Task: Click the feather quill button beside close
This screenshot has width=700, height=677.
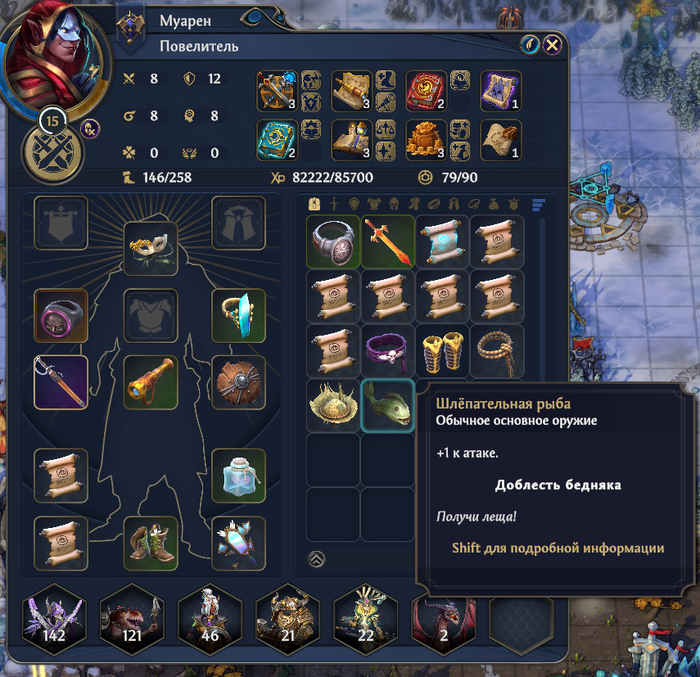Action: [530, 44]
